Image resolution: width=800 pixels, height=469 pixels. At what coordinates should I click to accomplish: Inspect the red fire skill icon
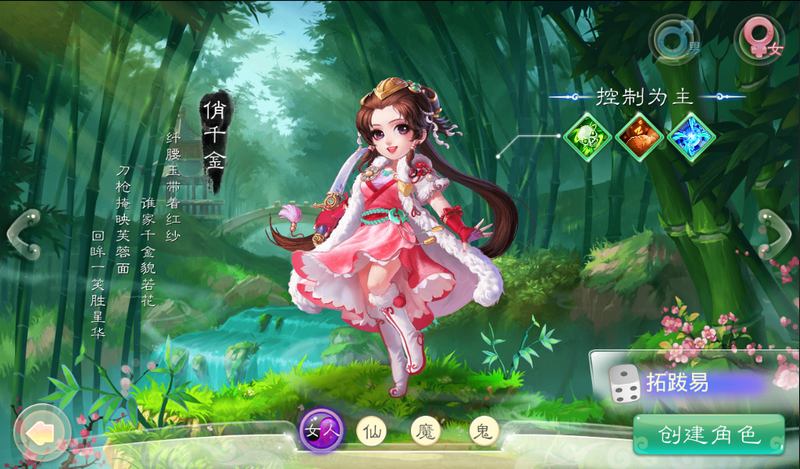pyautogui.click(x=639, y=137)
